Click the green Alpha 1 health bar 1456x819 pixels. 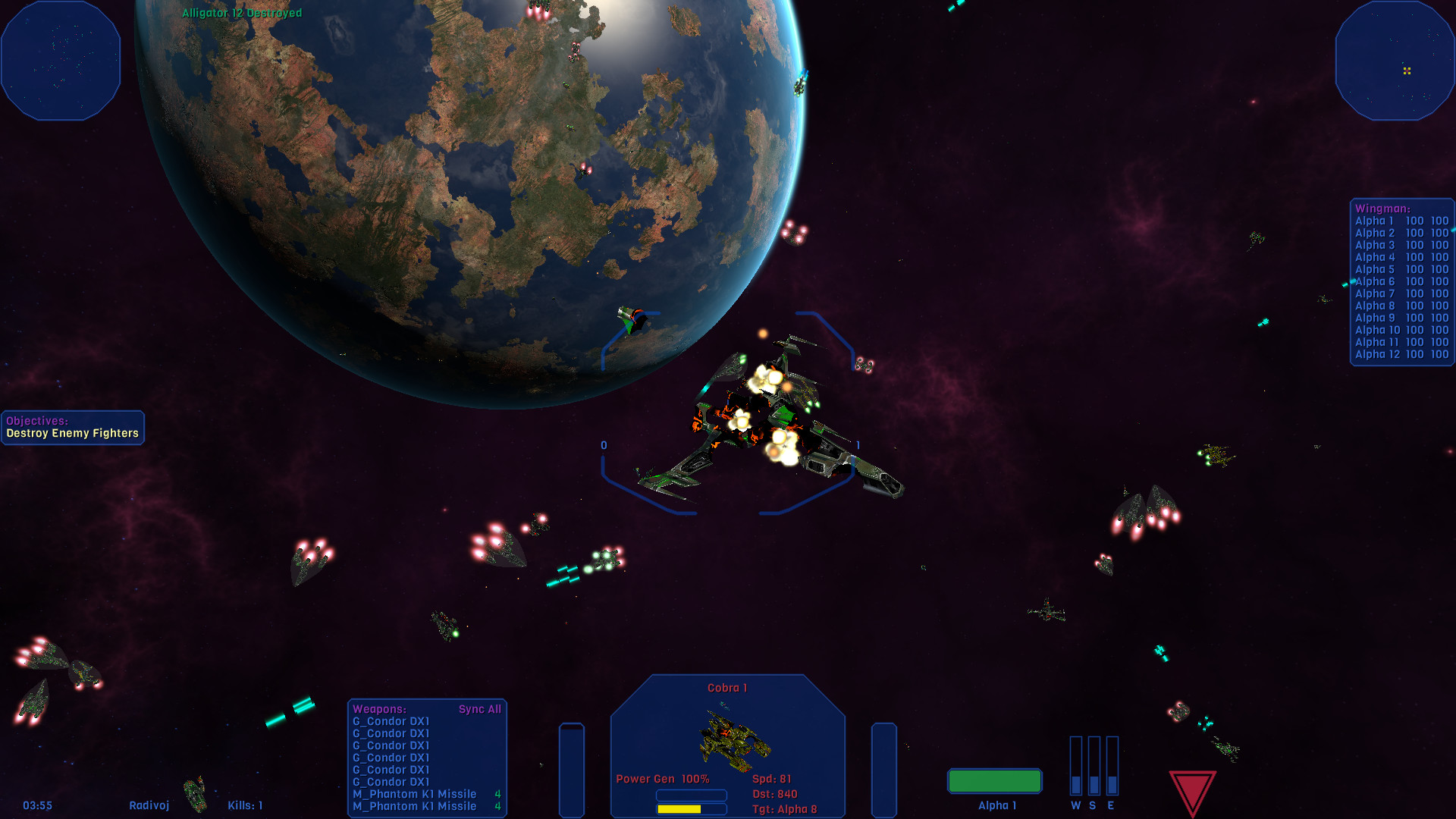(994, 780)
